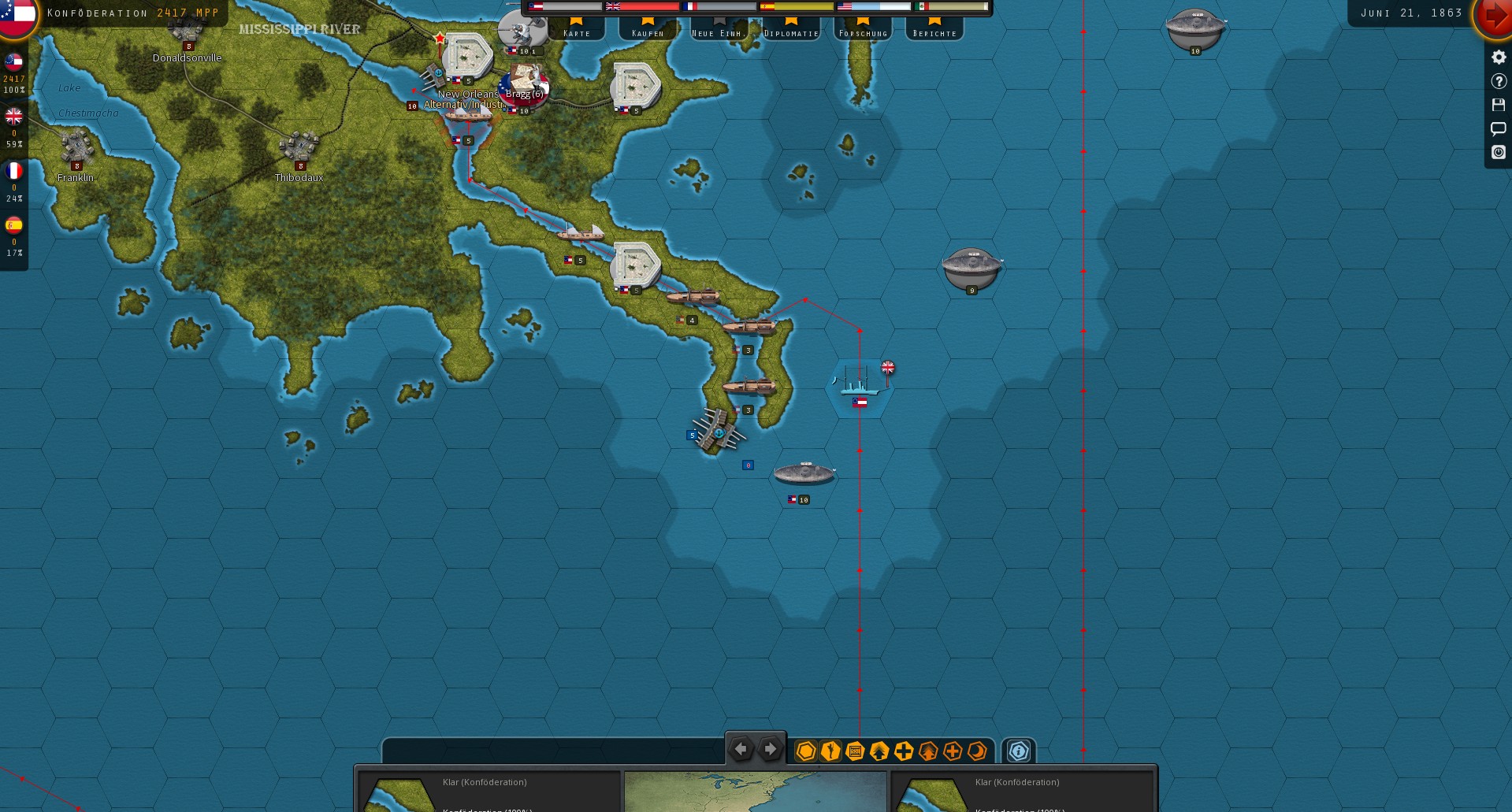Click the power quit icon
The image size is (1512, 812).
[x=1499, y=152]
